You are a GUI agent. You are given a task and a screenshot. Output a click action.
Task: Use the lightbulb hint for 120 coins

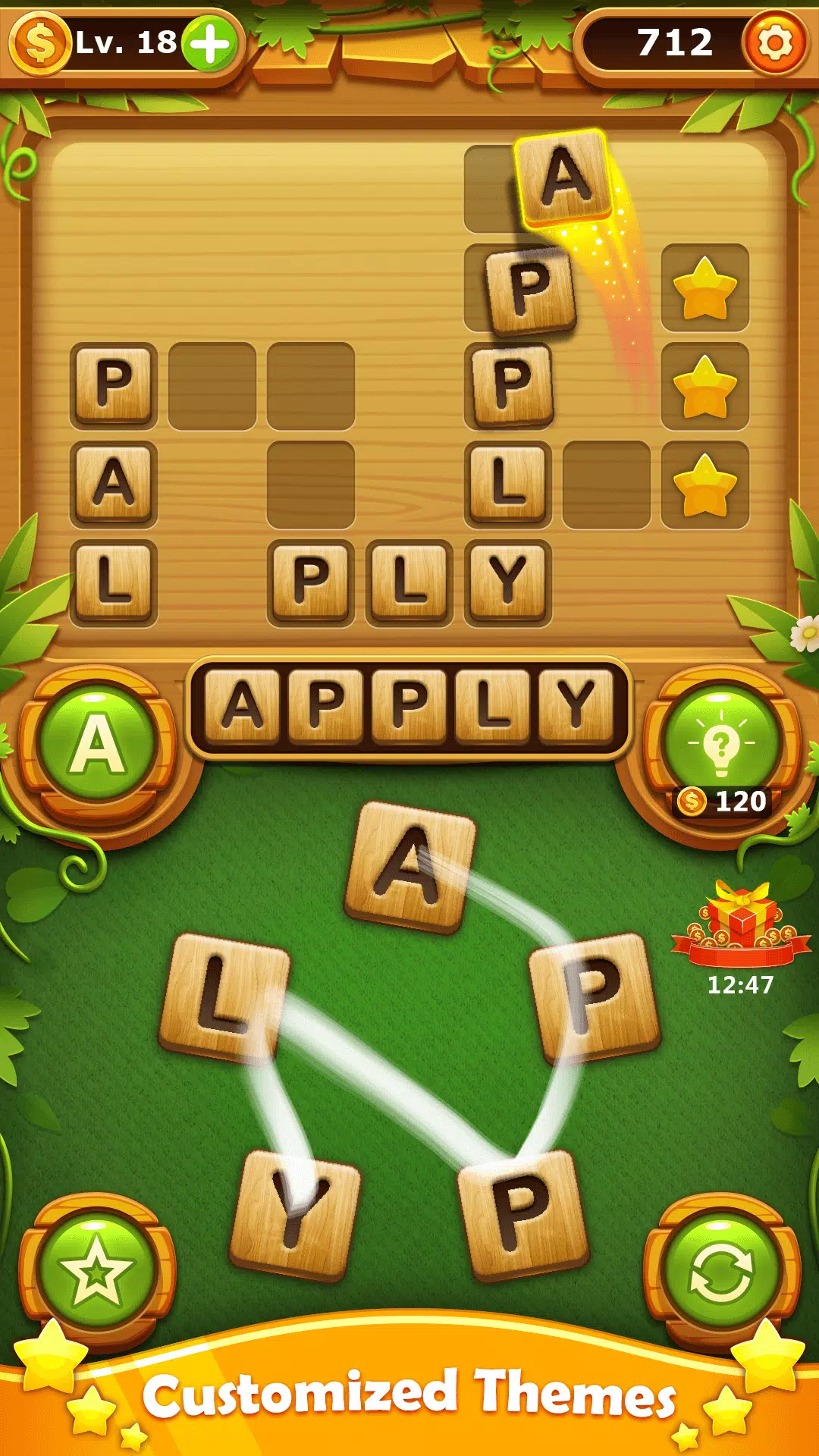pos(721,744)
